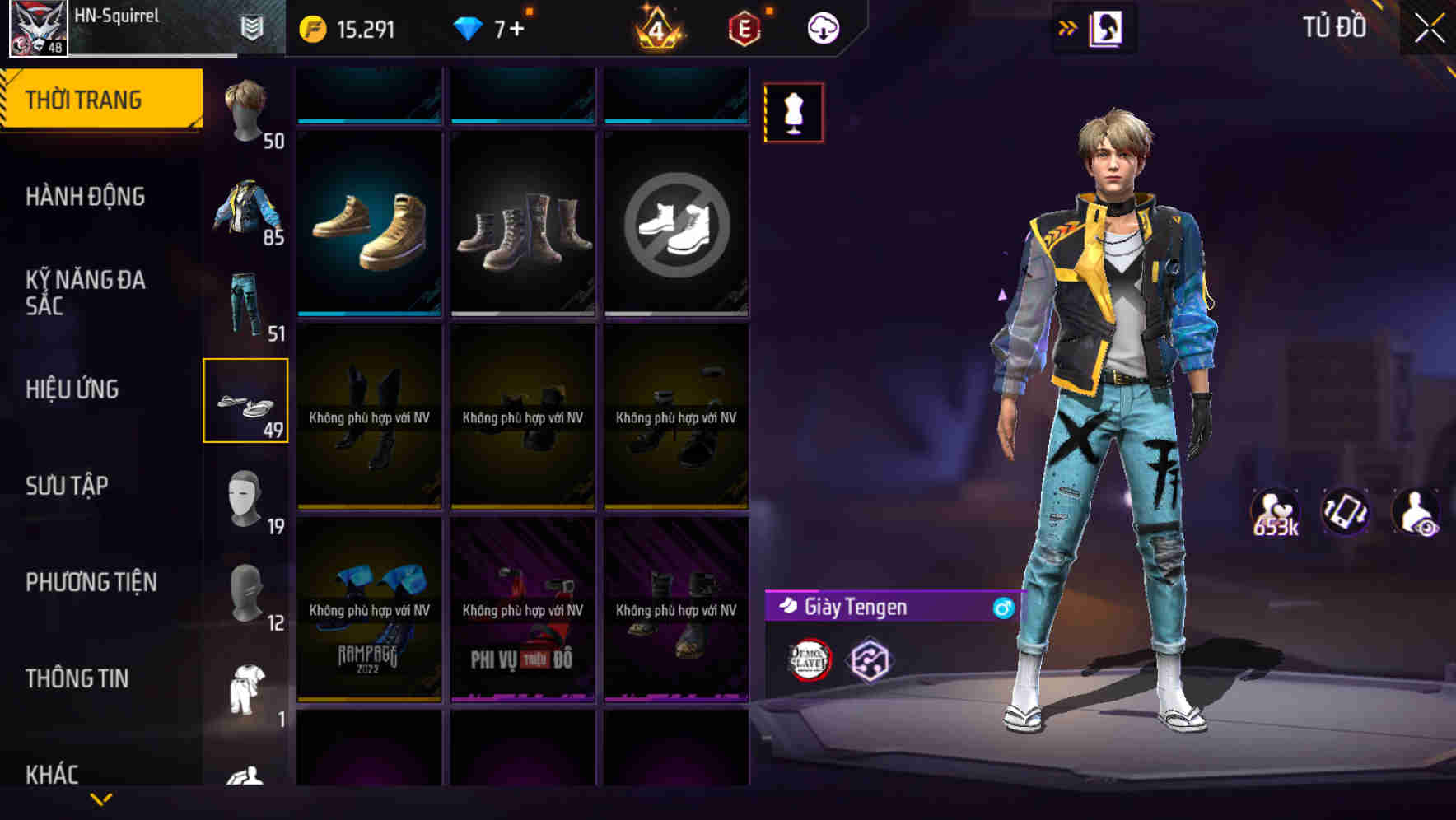Viewport: 1456px width, 820px height.
Task: Click the male gender symbol on Giày Tengen
Action: (x=1002, y=608)
